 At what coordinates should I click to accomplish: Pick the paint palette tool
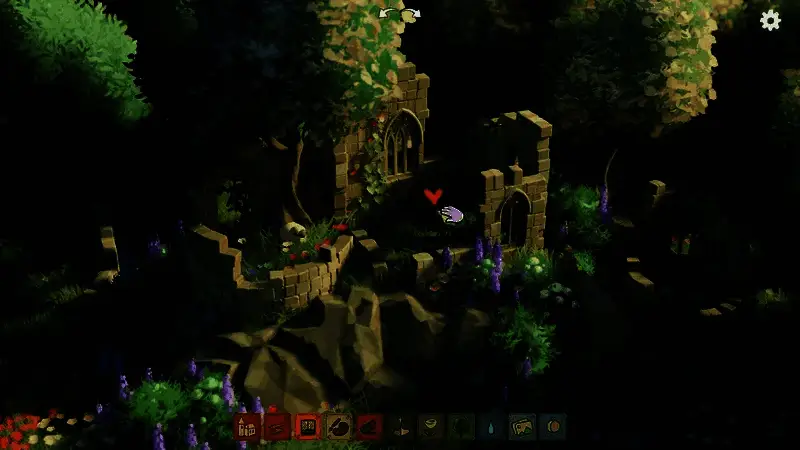[339, 427]
